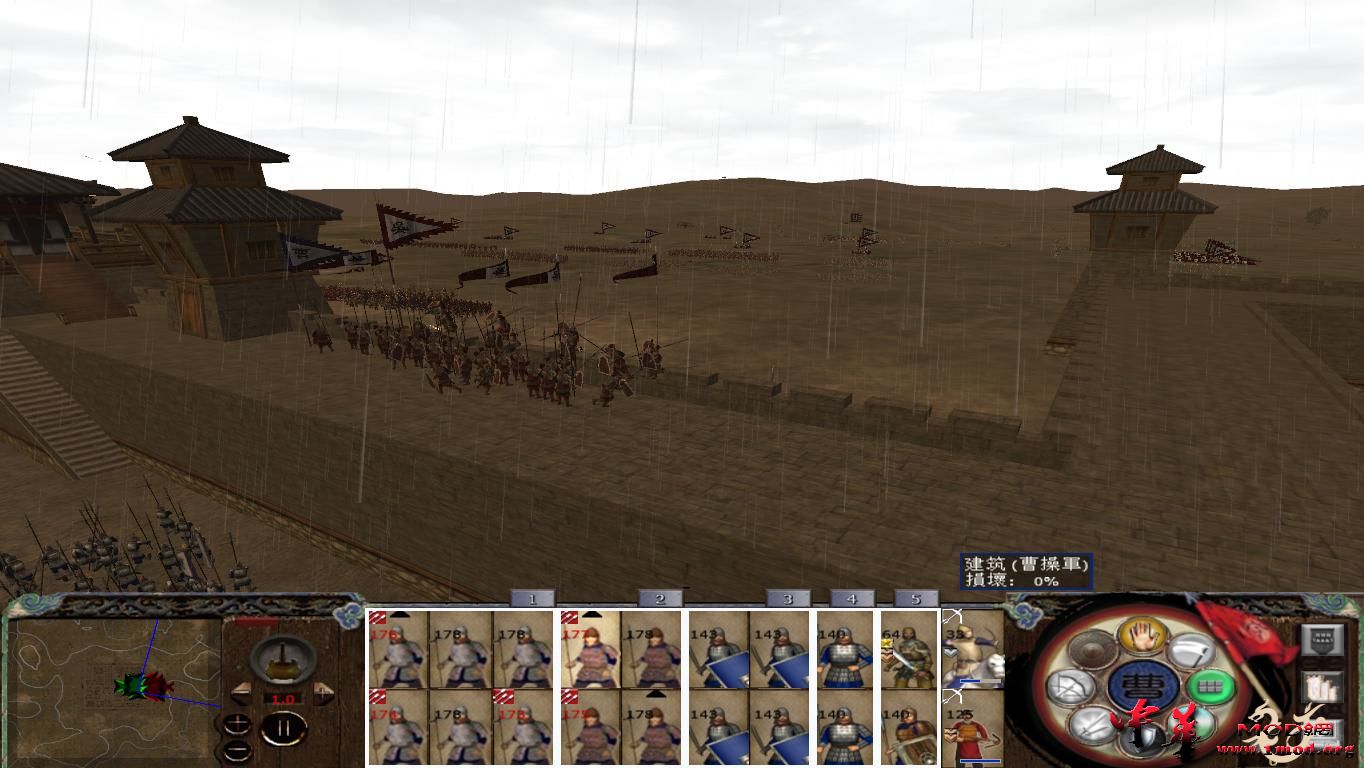Select unit group tab 1
Viewport: 1364px width, 768px height.
pos(533,598)
